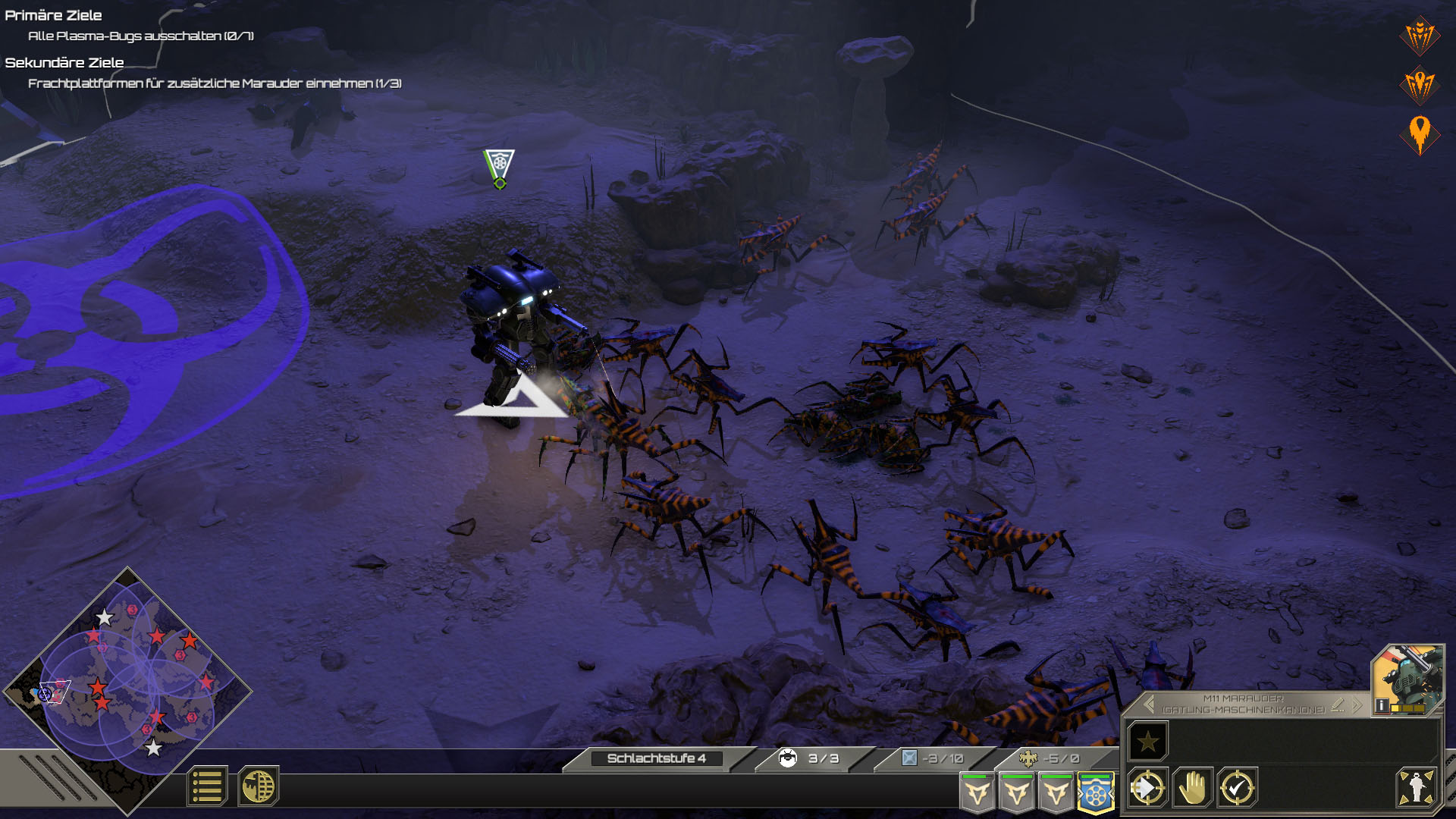Click the orange droplet alert icon
The image size is (1456, 819).
point(1419,134)
